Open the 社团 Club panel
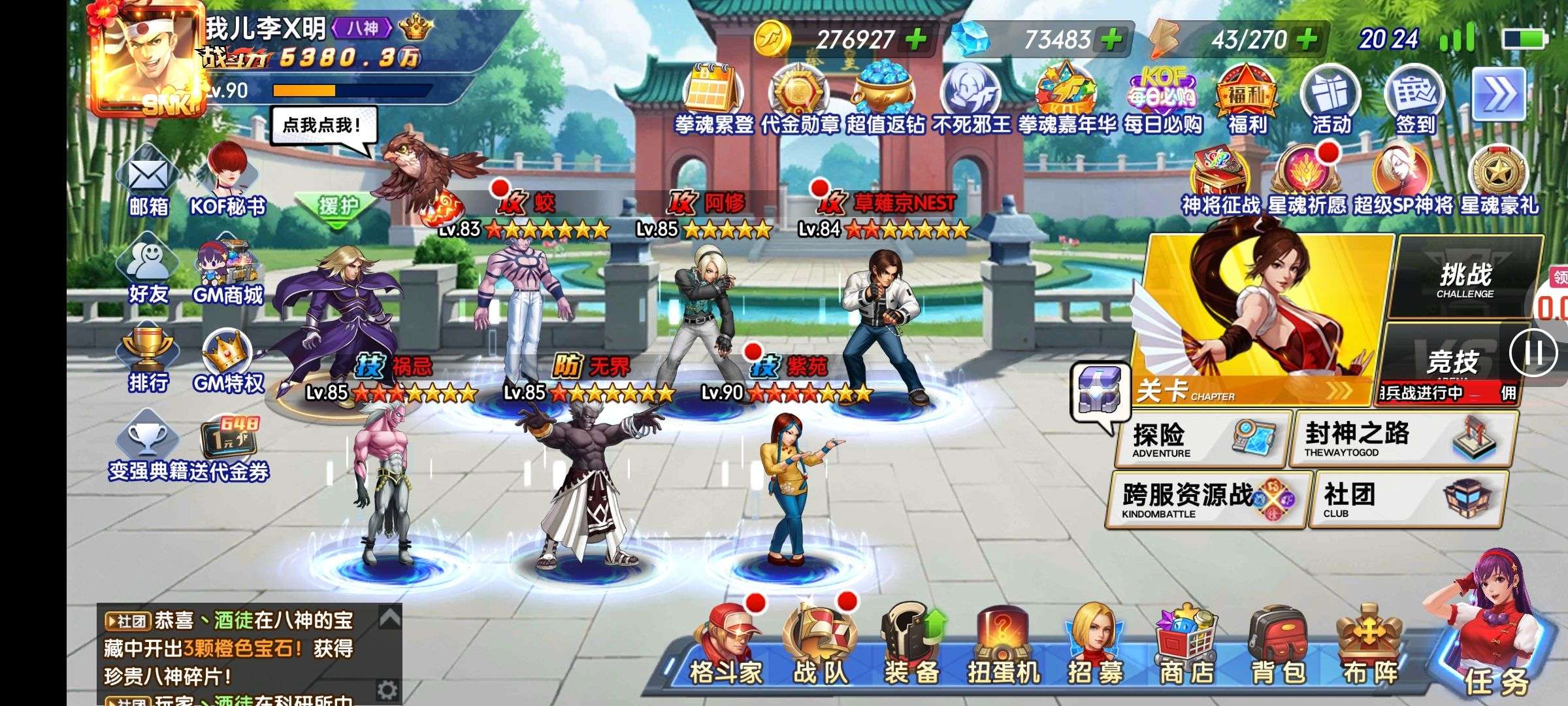Screen dimensions: 1568x706 (x=1408, y=499)
